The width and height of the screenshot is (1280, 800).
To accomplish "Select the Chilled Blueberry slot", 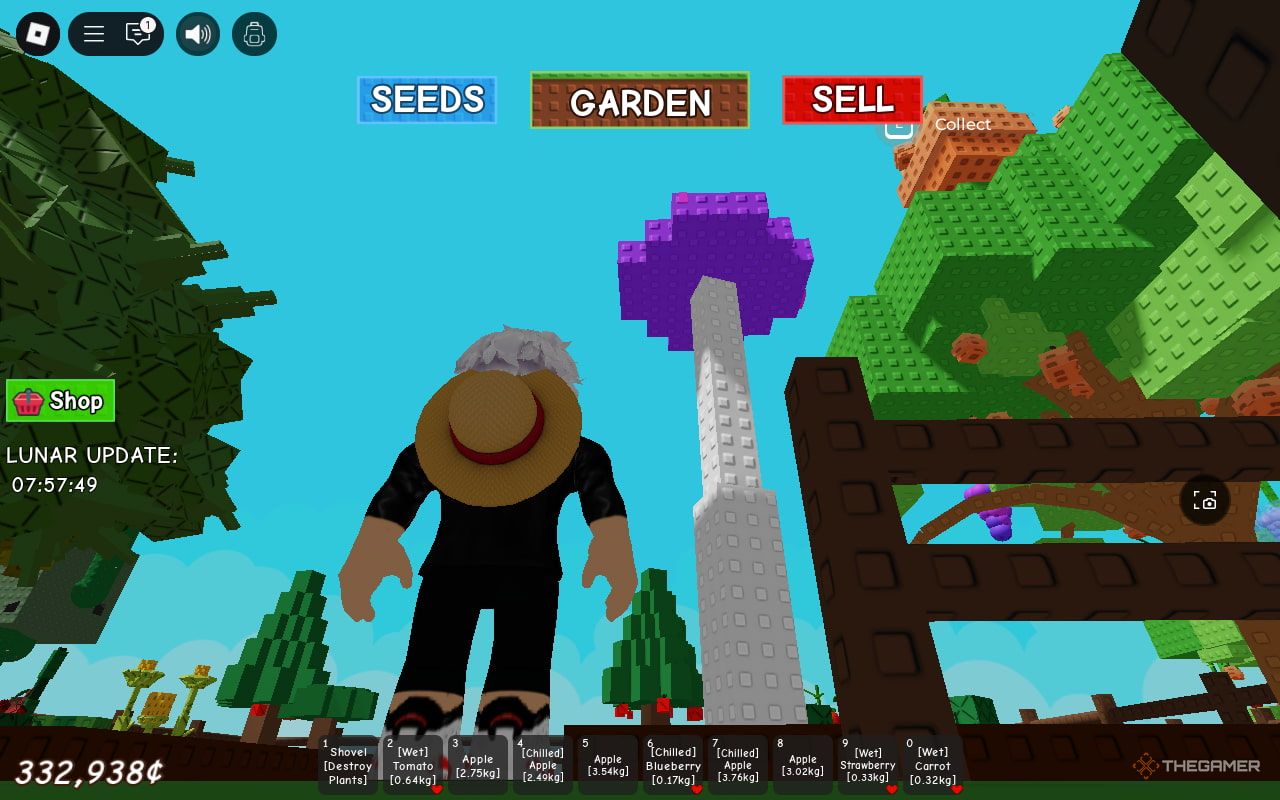I will [x=673, y=766].
